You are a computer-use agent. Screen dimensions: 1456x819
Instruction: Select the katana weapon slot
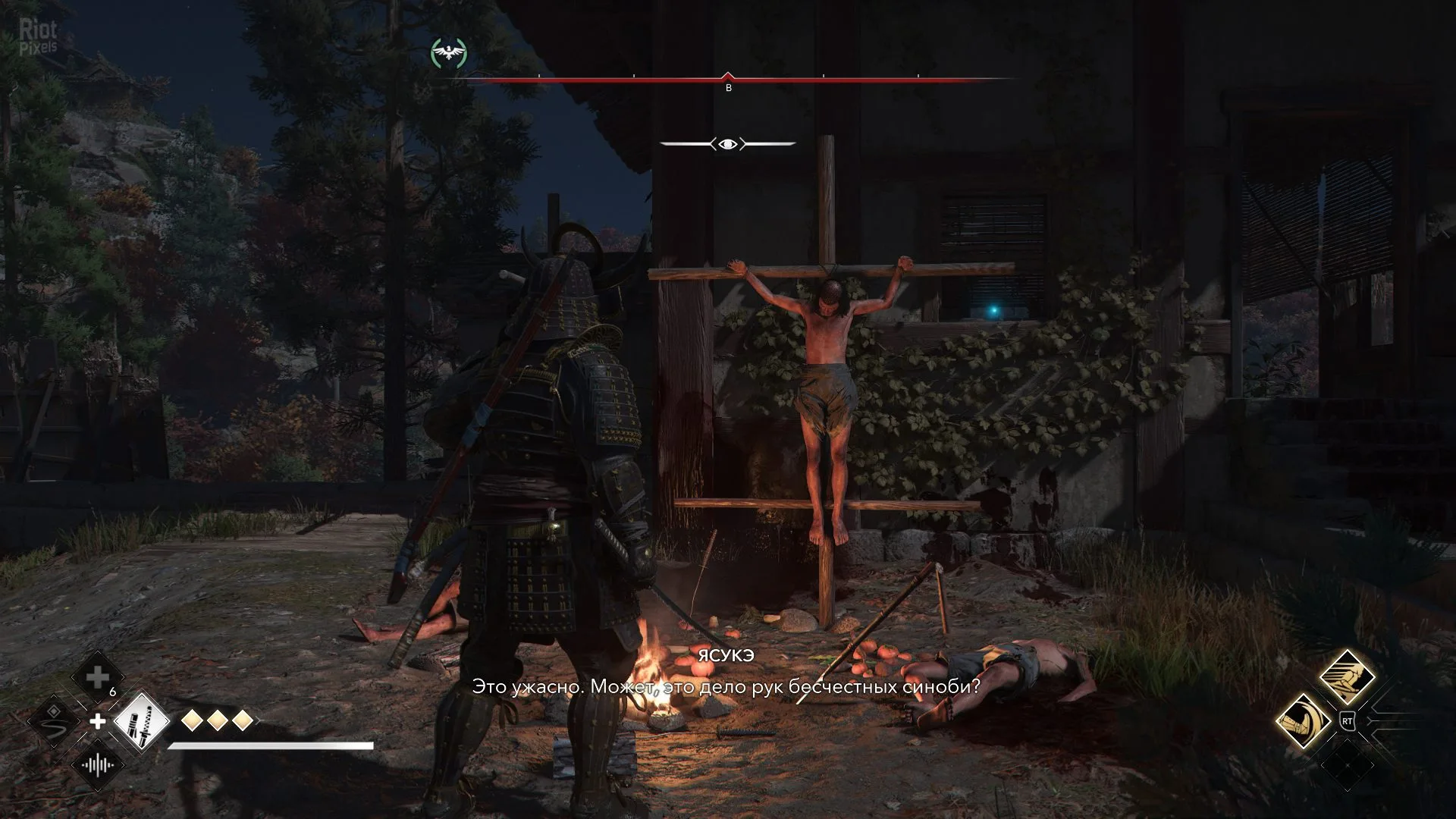[142, 721]
